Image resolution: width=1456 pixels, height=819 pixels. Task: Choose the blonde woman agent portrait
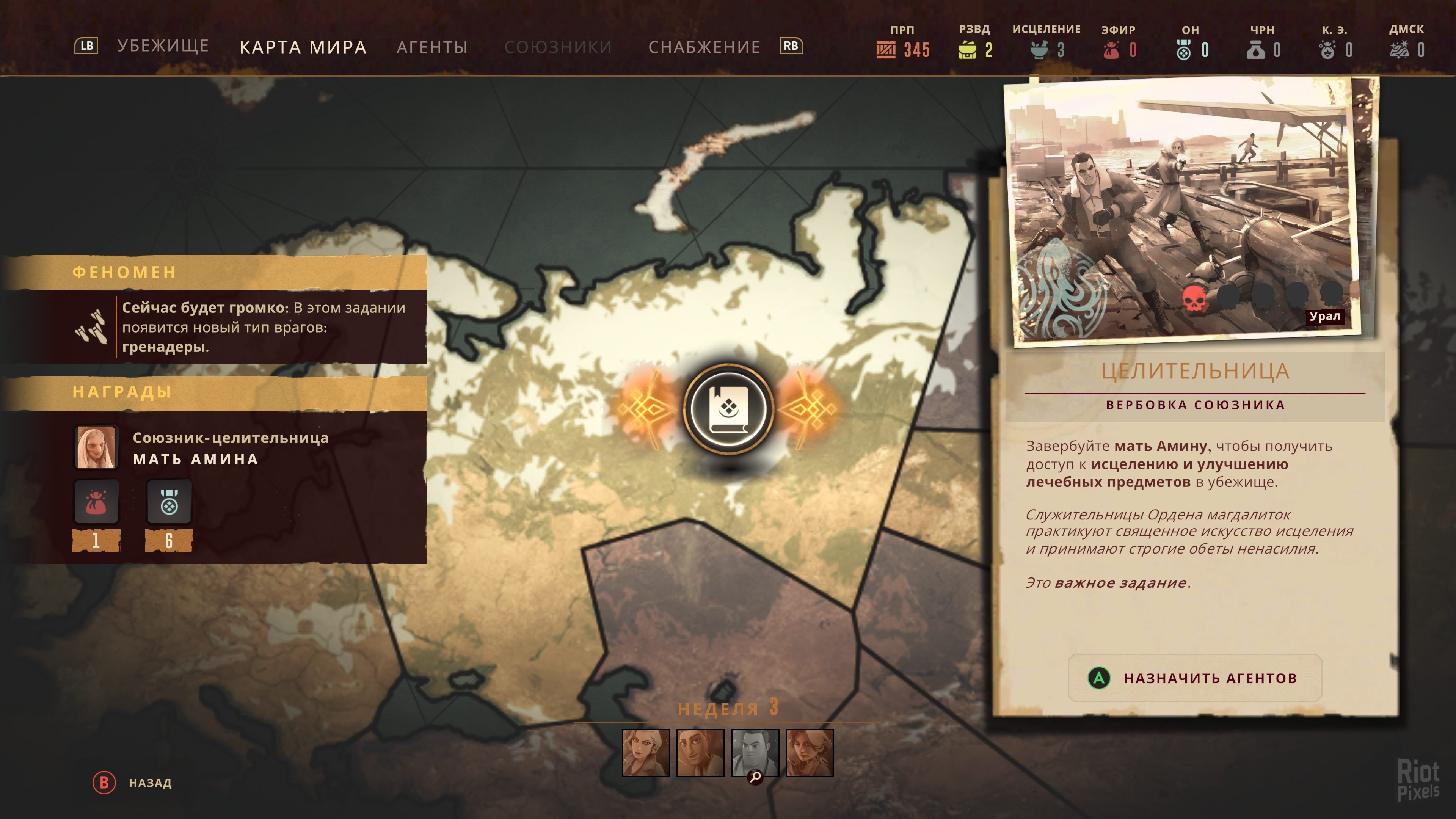(645, 752)
